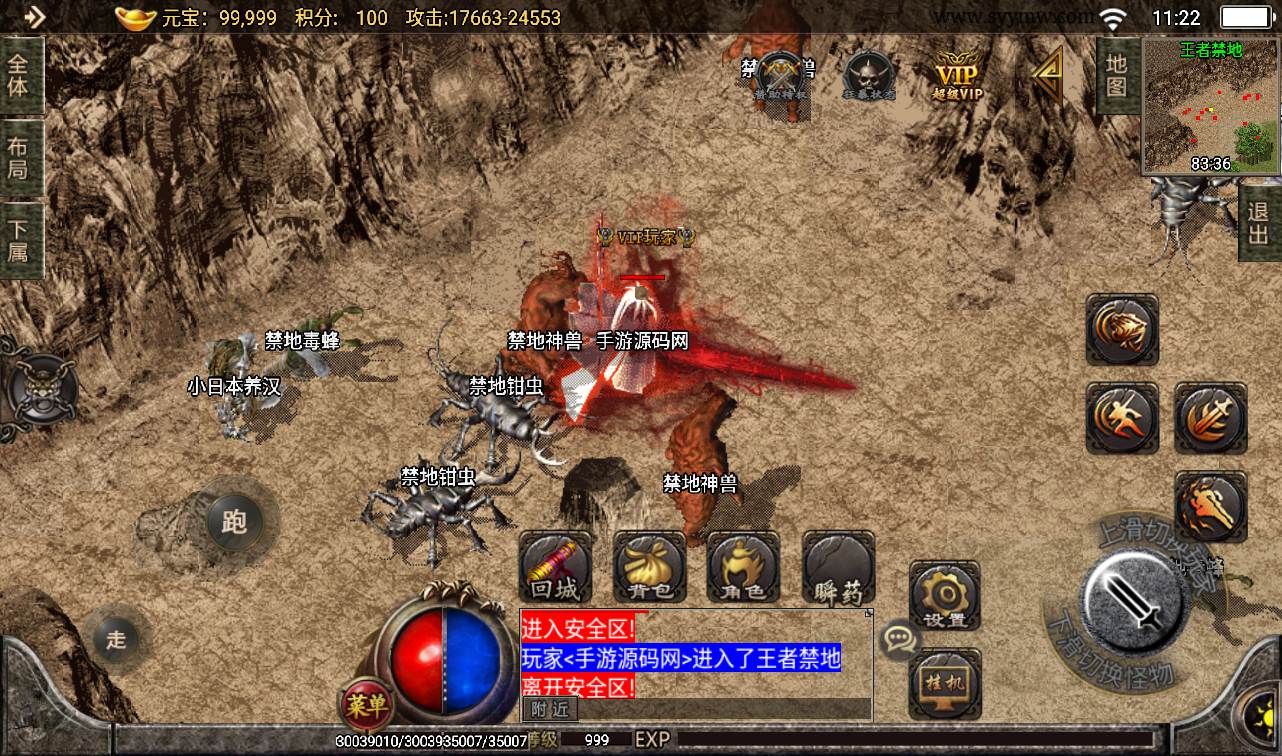This screenshot has height=756, width=1282.
Task: Open the chat speech bubble
Action: pyautogui.click(x=899, y=638)
